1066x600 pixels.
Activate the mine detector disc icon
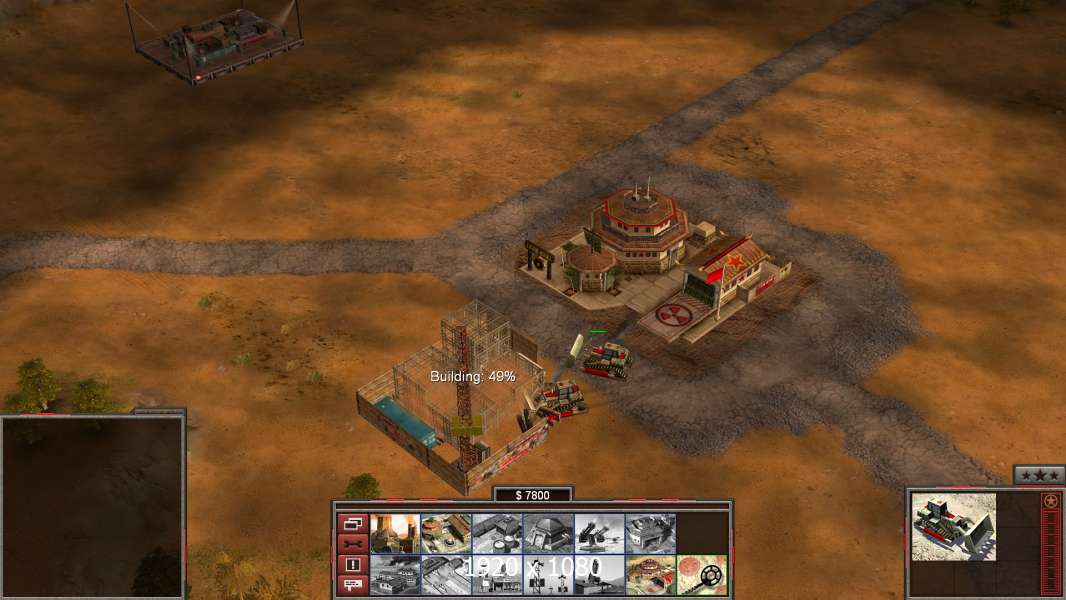[x=702, y=575]
